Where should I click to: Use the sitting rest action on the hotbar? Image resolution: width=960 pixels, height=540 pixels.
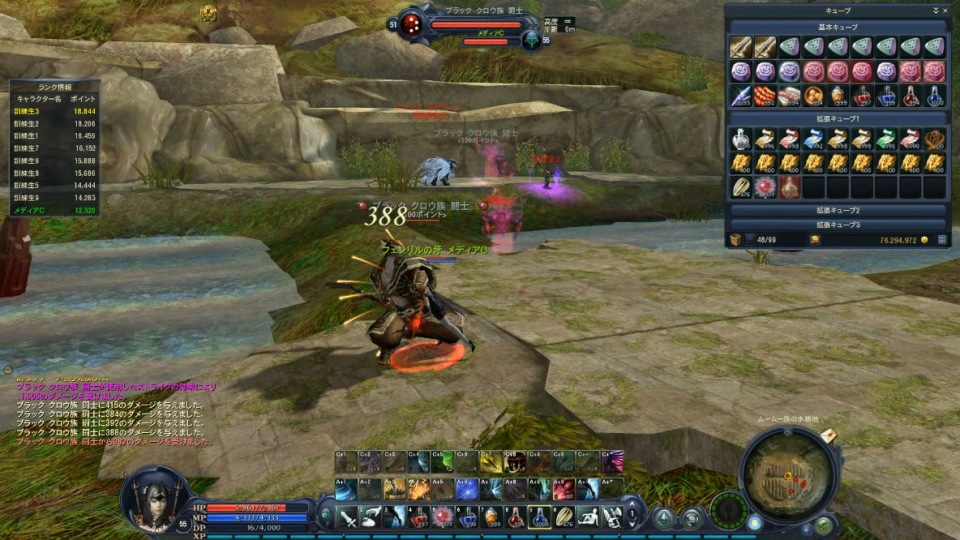click(588, 517)
